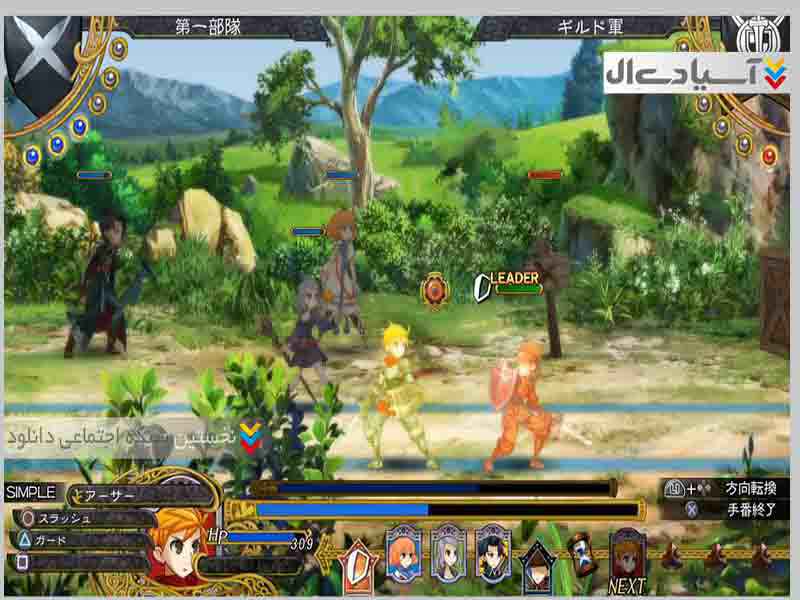Choose the ガード (Guard) command

[x=80, y=540]
